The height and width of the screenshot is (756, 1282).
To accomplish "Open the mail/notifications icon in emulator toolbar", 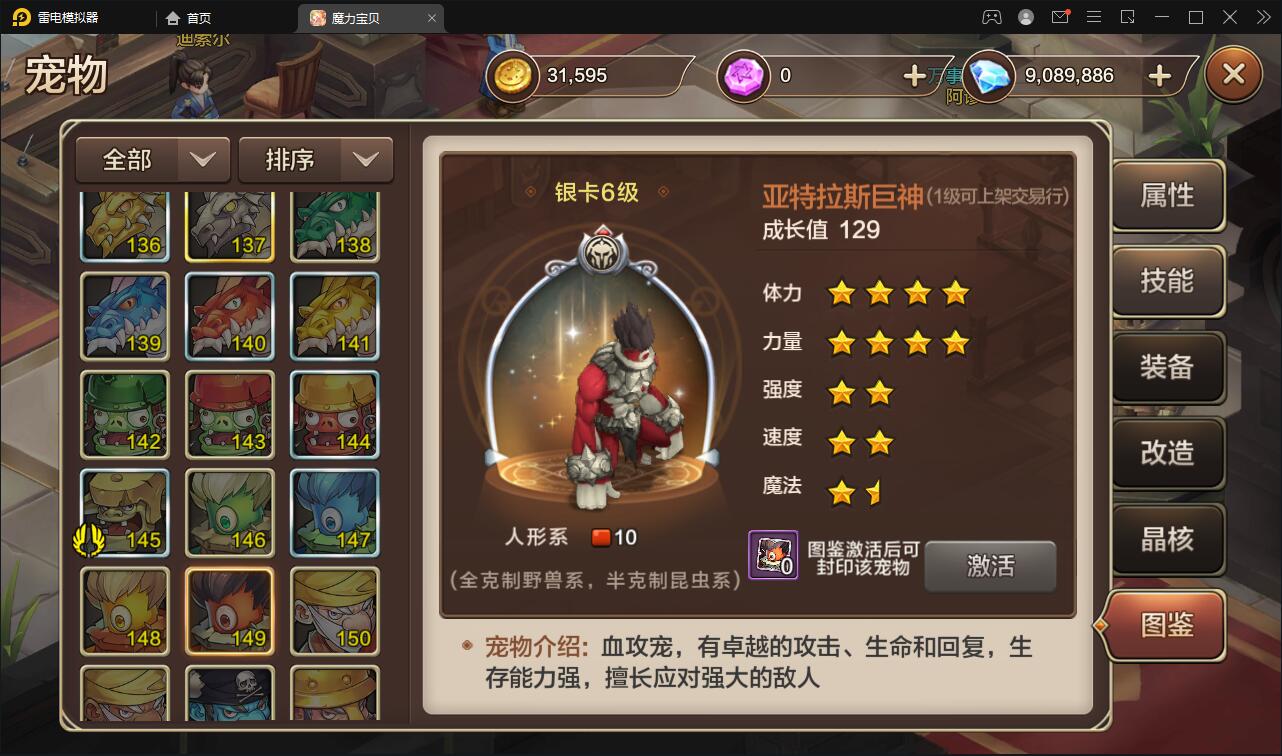I will (x=1060, y=16).
